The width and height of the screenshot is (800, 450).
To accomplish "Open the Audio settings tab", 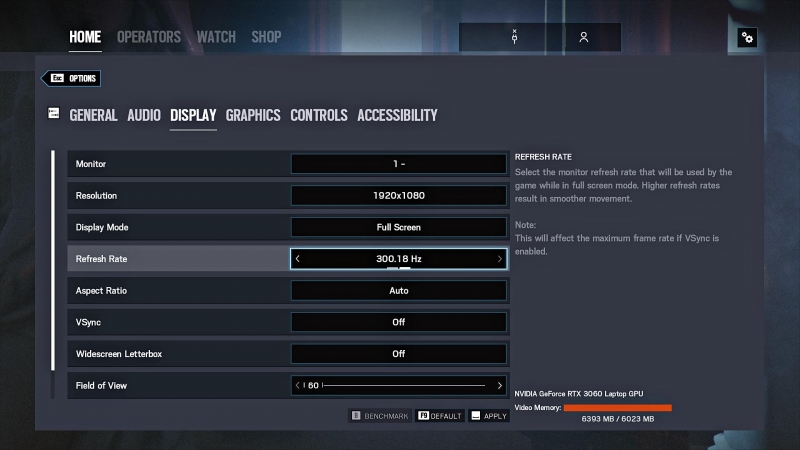I will (144, 115).
